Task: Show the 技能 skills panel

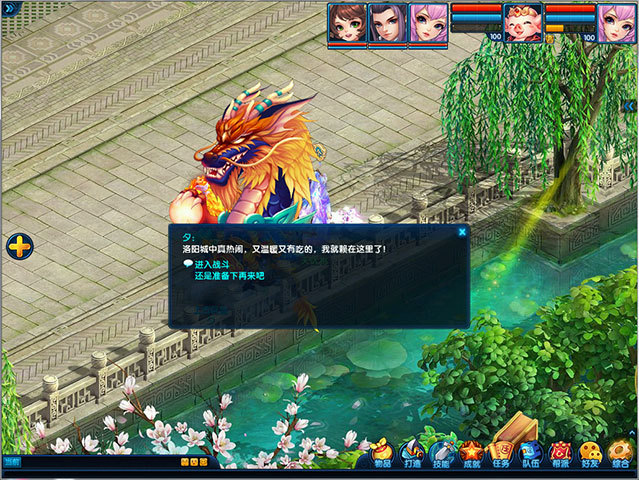Action: pyautogui.click(x=442, y=453)
